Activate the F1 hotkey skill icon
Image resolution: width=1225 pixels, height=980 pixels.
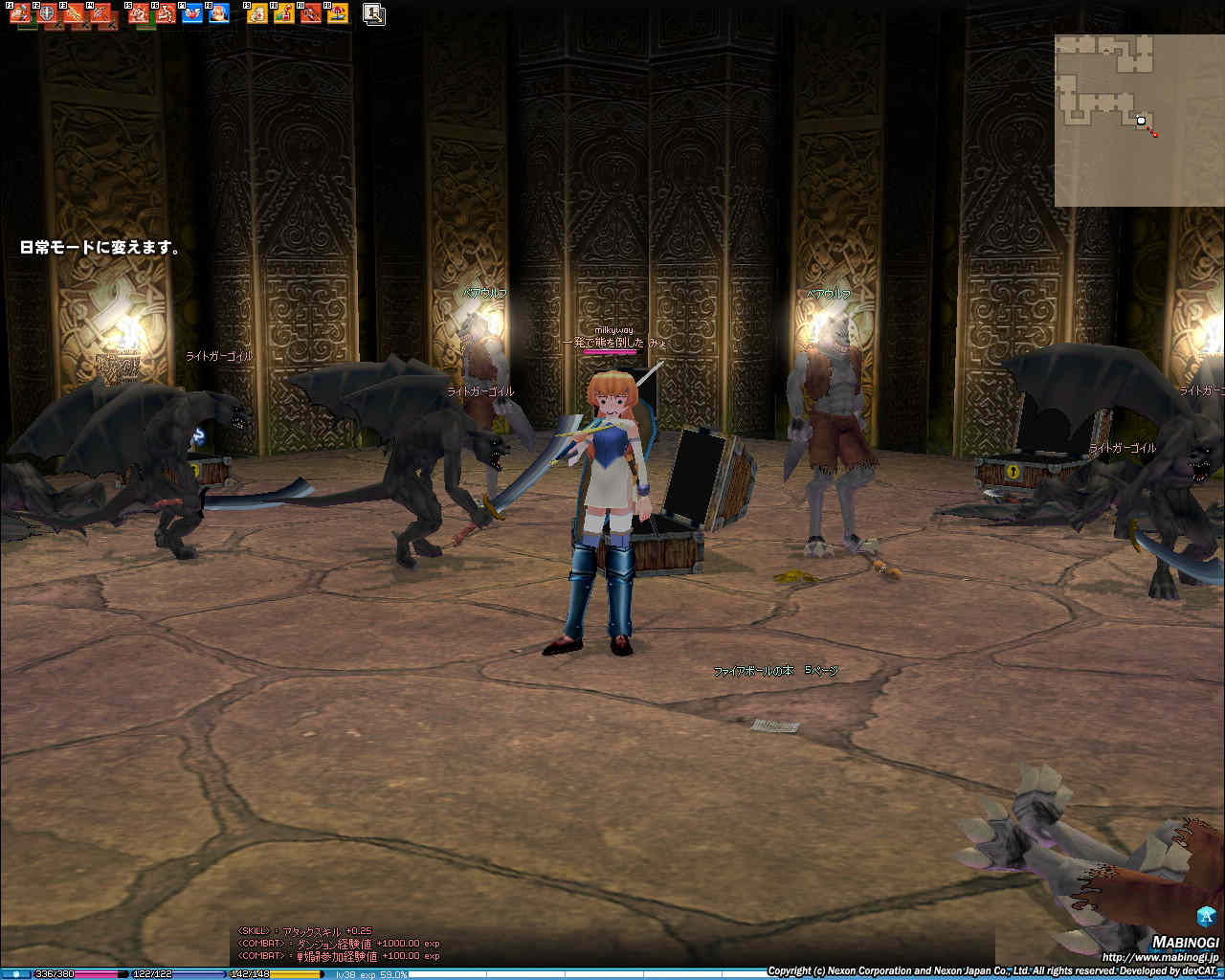pyautogui.click(x=20, y=13)
